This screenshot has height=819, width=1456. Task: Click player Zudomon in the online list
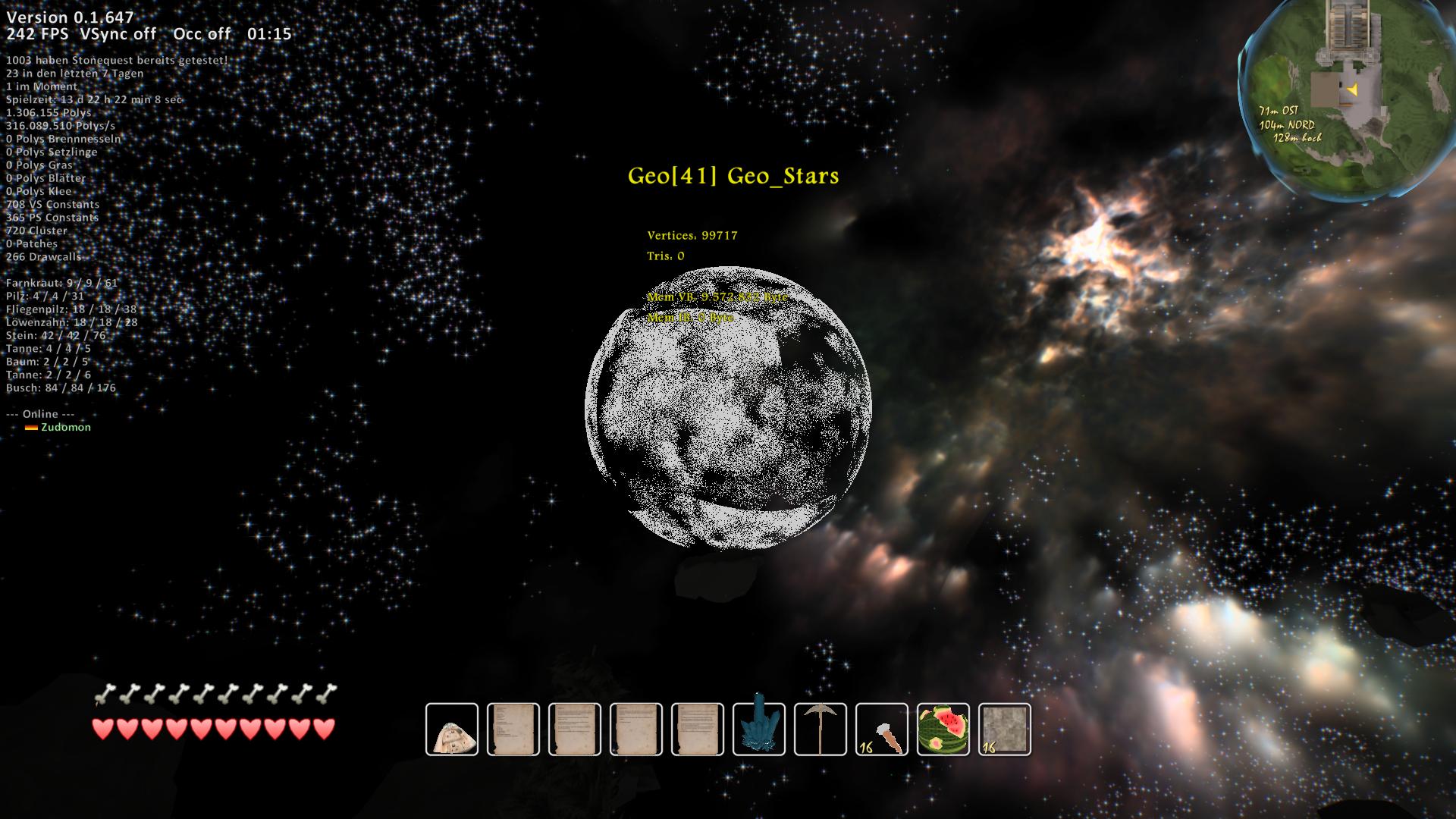pyautogui.click(x=66, y=427)
